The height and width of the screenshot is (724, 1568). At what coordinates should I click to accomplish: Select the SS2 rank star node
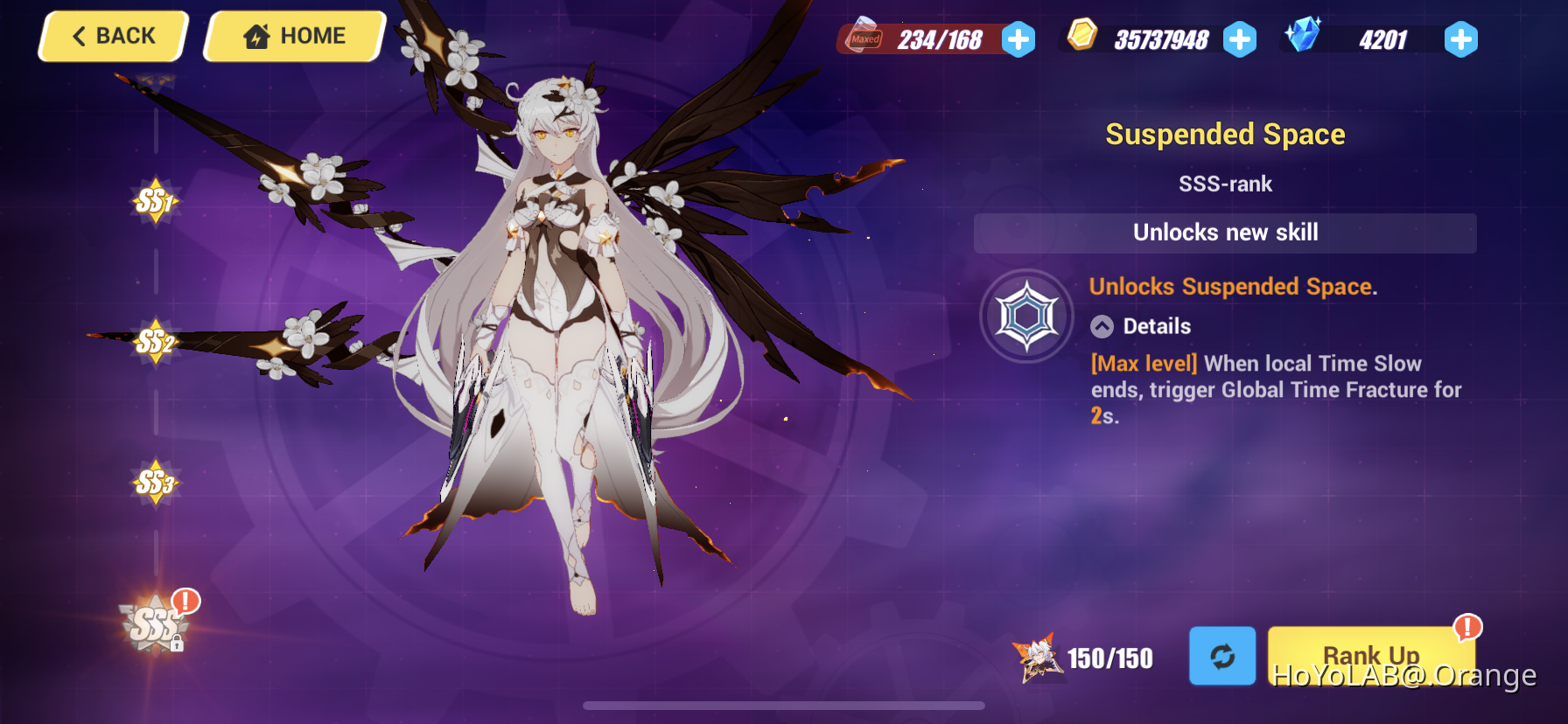tap(156, 343)
